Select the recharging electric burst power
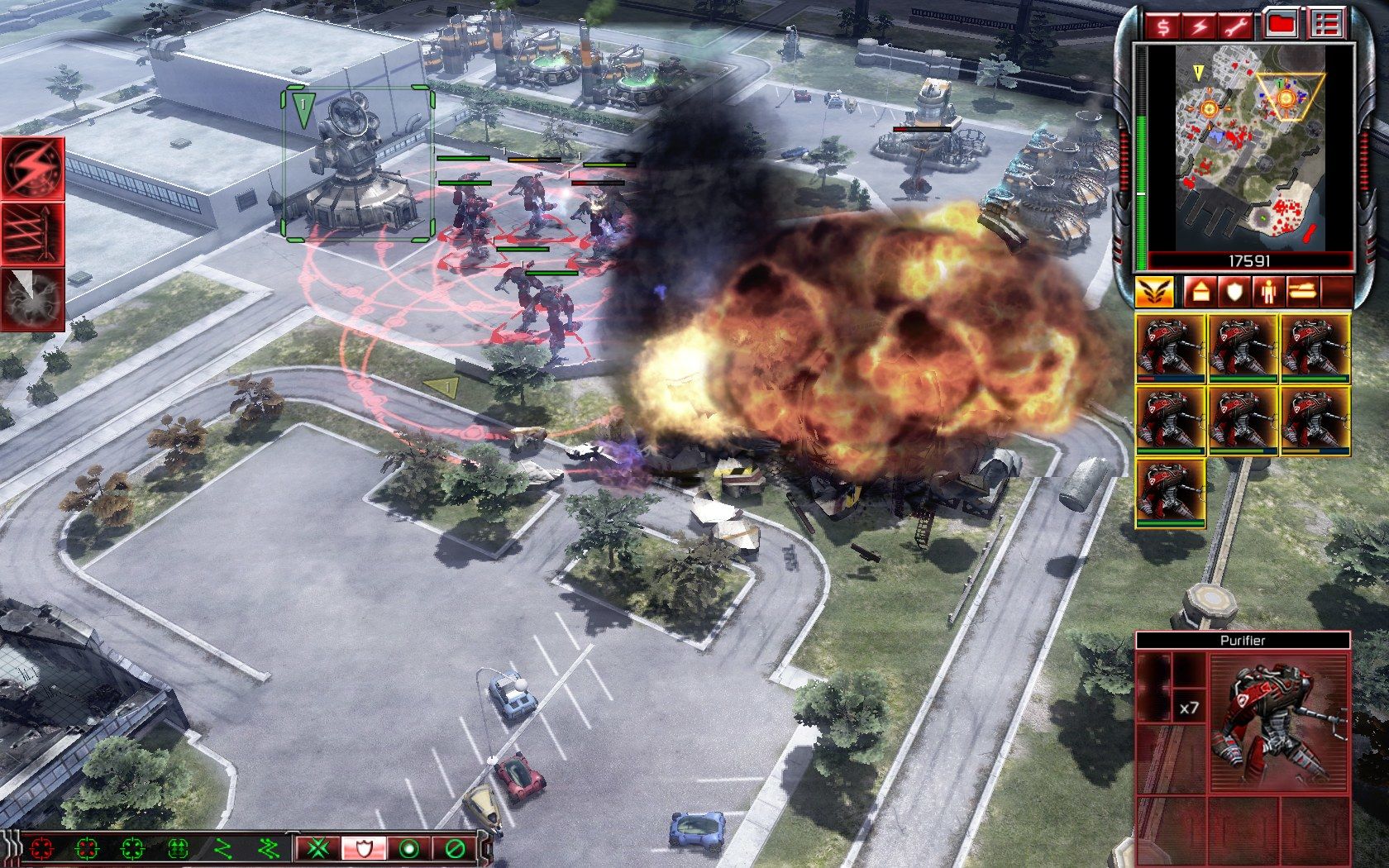The width and height of the screenshot is (1389, 868). (33, 297)
